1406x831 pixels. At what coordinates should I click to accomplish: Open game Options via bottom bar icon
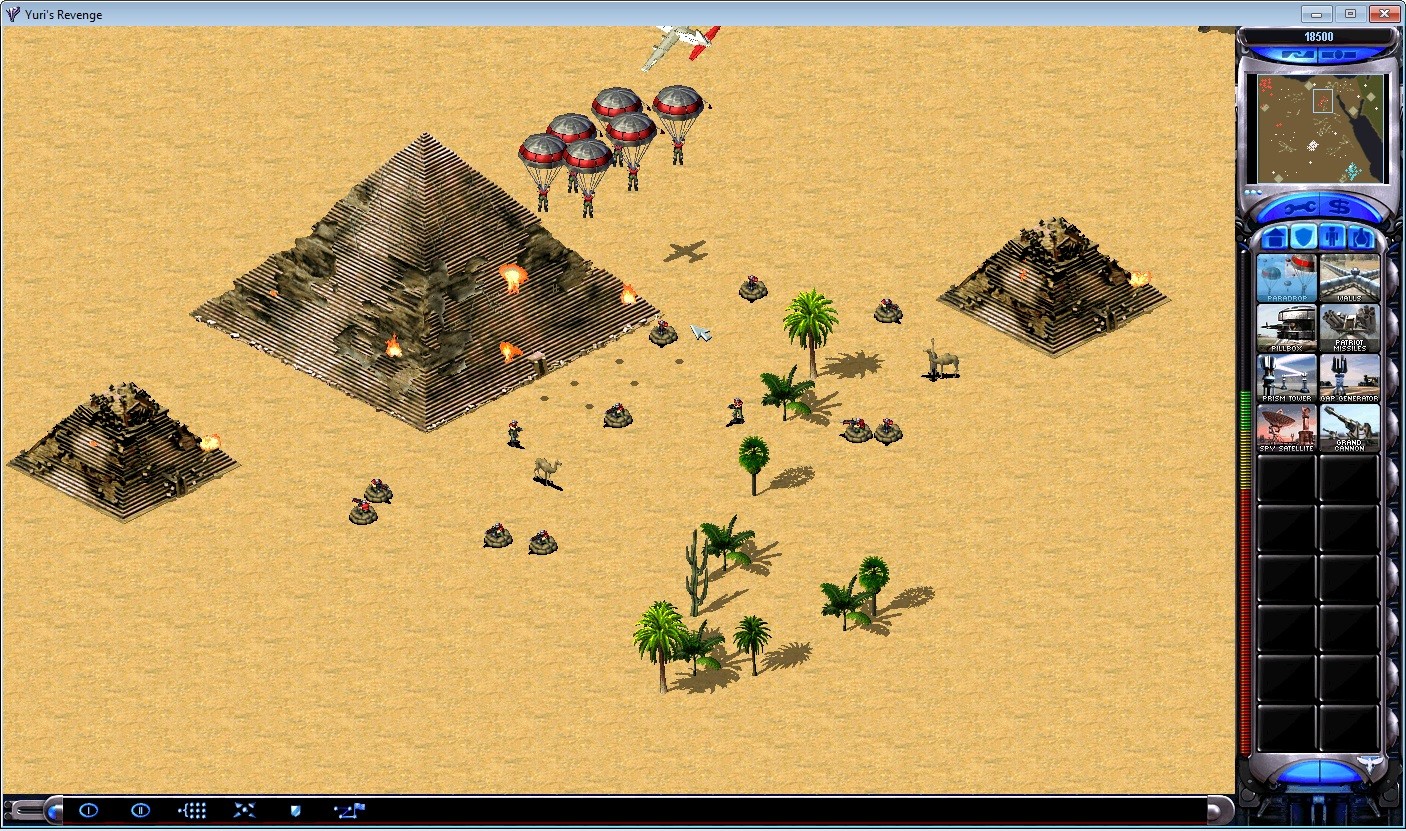(88, 810)
